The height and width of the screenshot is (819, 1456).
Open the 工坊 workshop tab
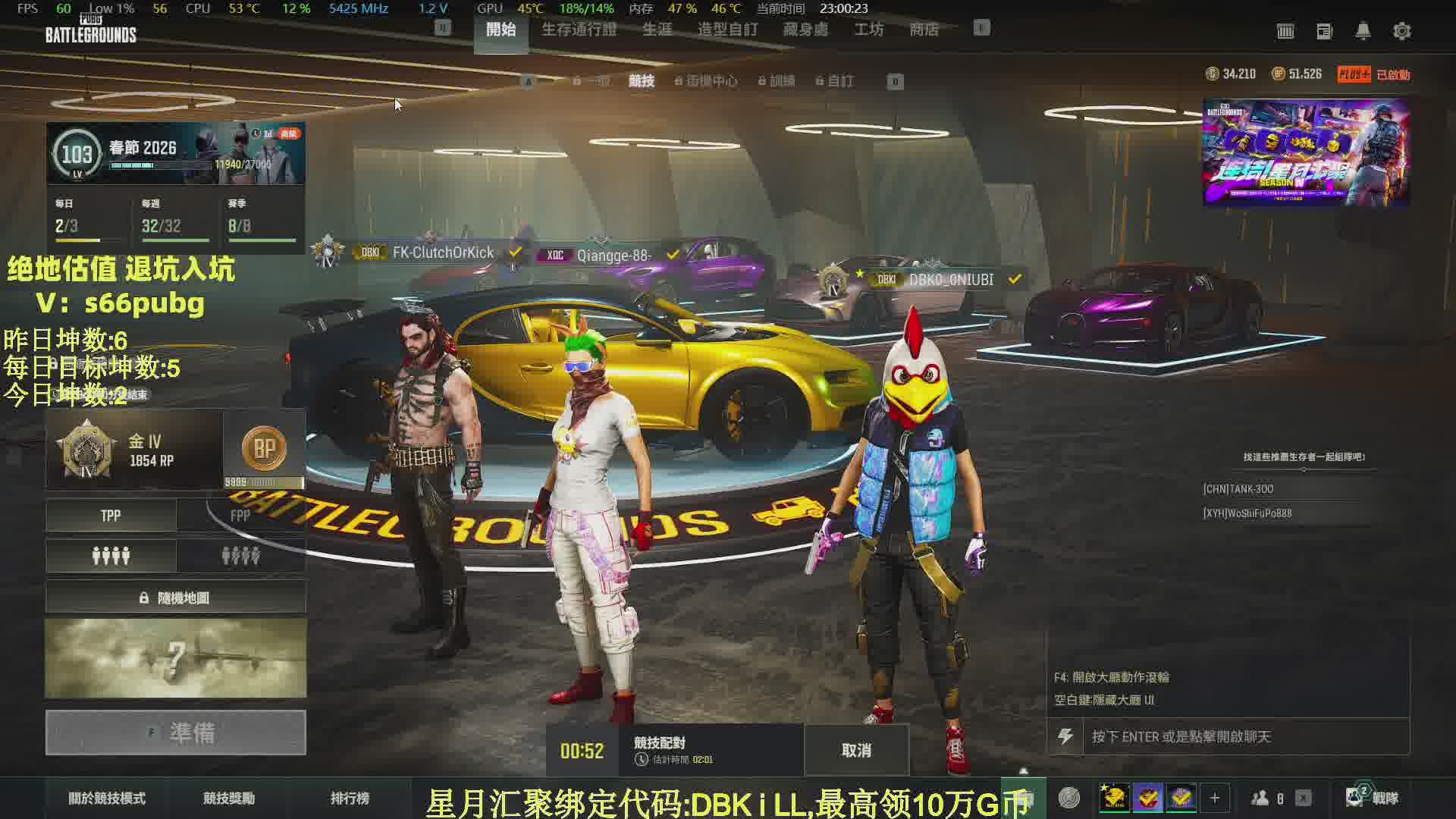tap(868, 30)
